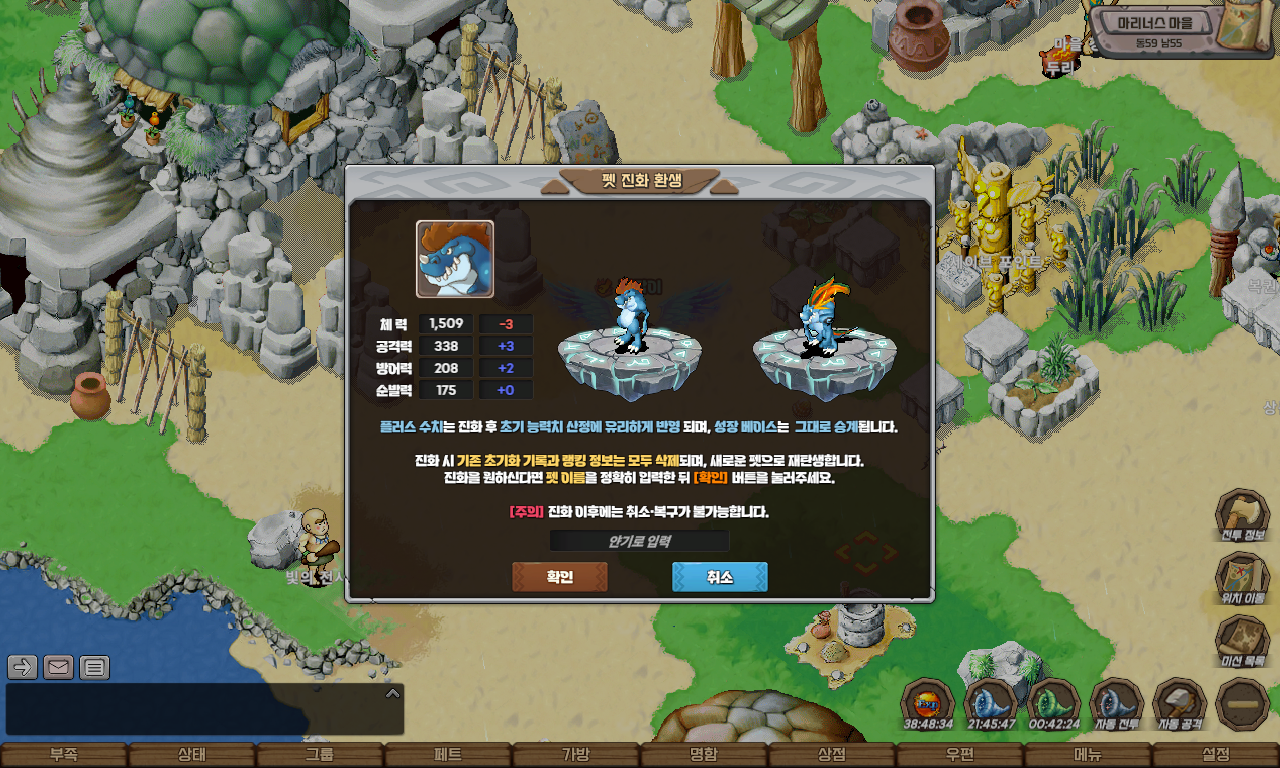Select the blue dinosaur pet portrait
Image resolution: width=1280 pixels, height=768 pixels.
click(x=455, y=259)
